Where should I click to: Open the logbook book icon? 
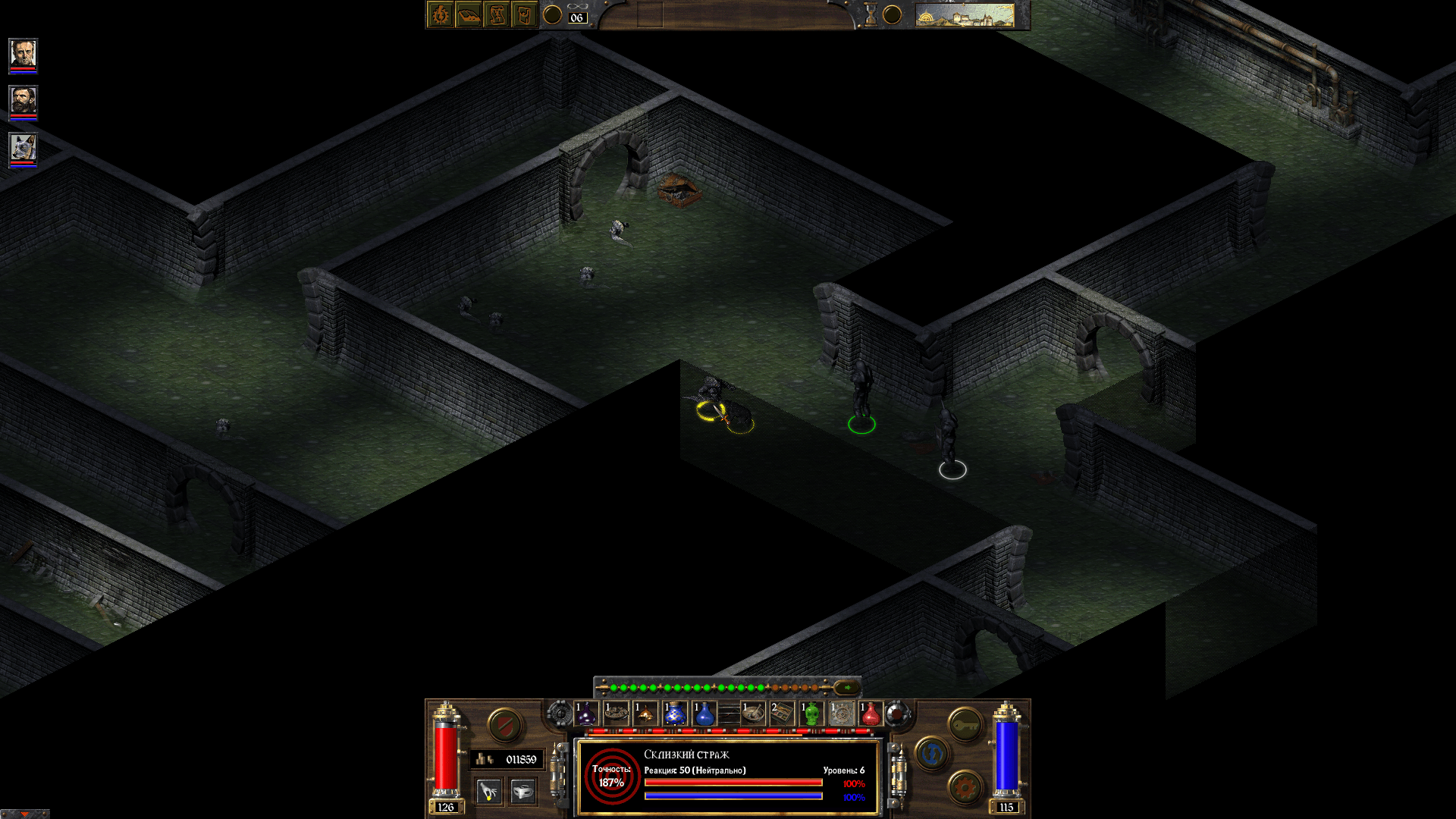point(470,14)
